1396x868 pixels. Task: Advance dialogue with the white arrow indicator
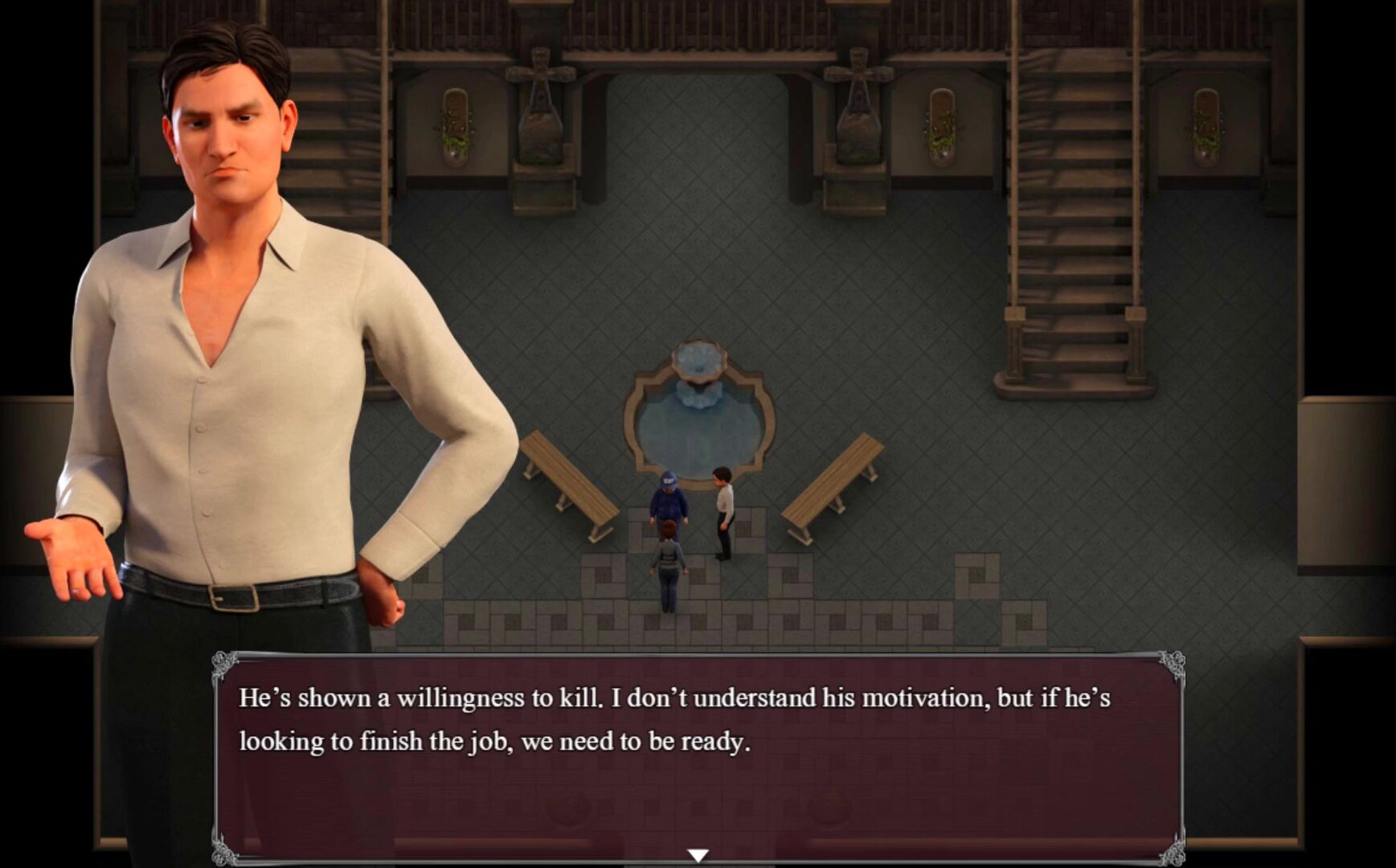pos(698,855)
